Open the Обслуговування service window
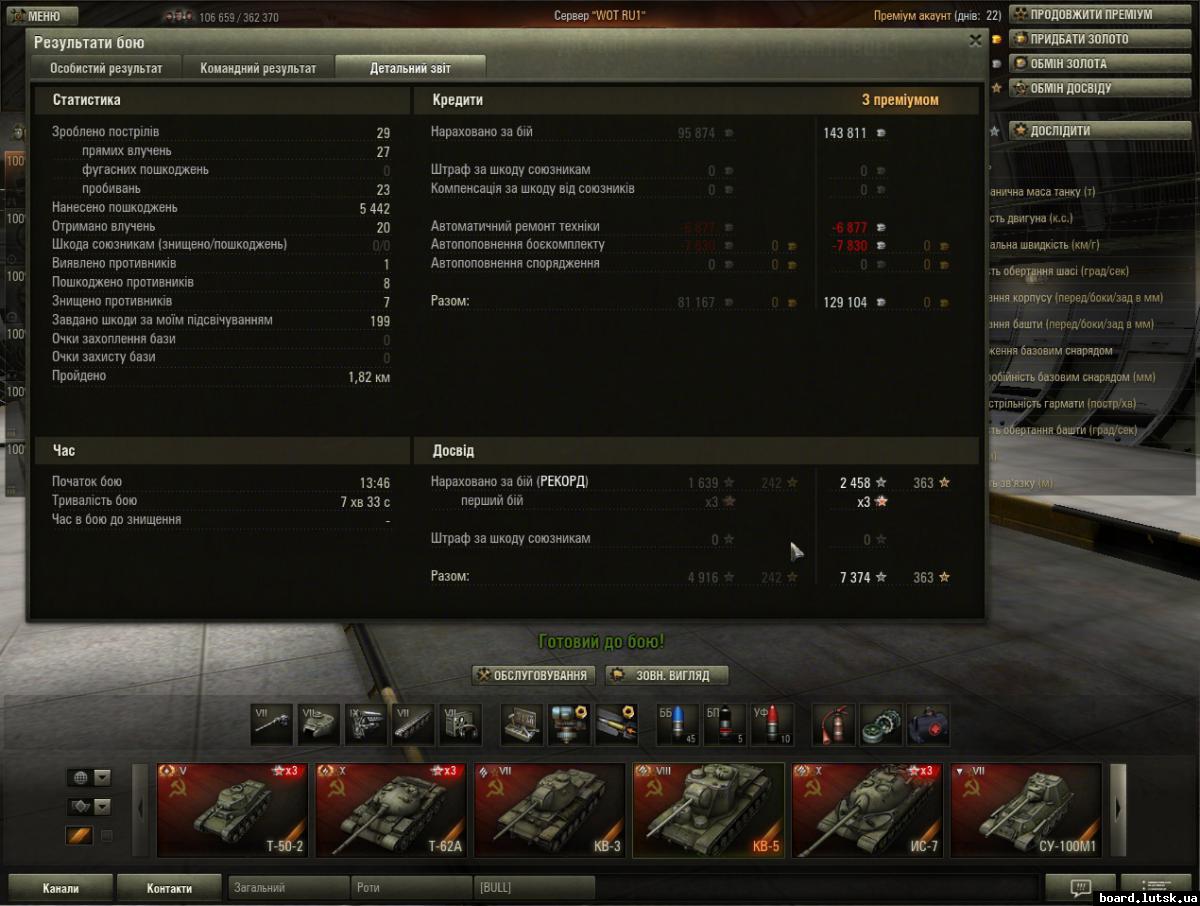This screenshot has width=1200, height=906. click(534, 675)
